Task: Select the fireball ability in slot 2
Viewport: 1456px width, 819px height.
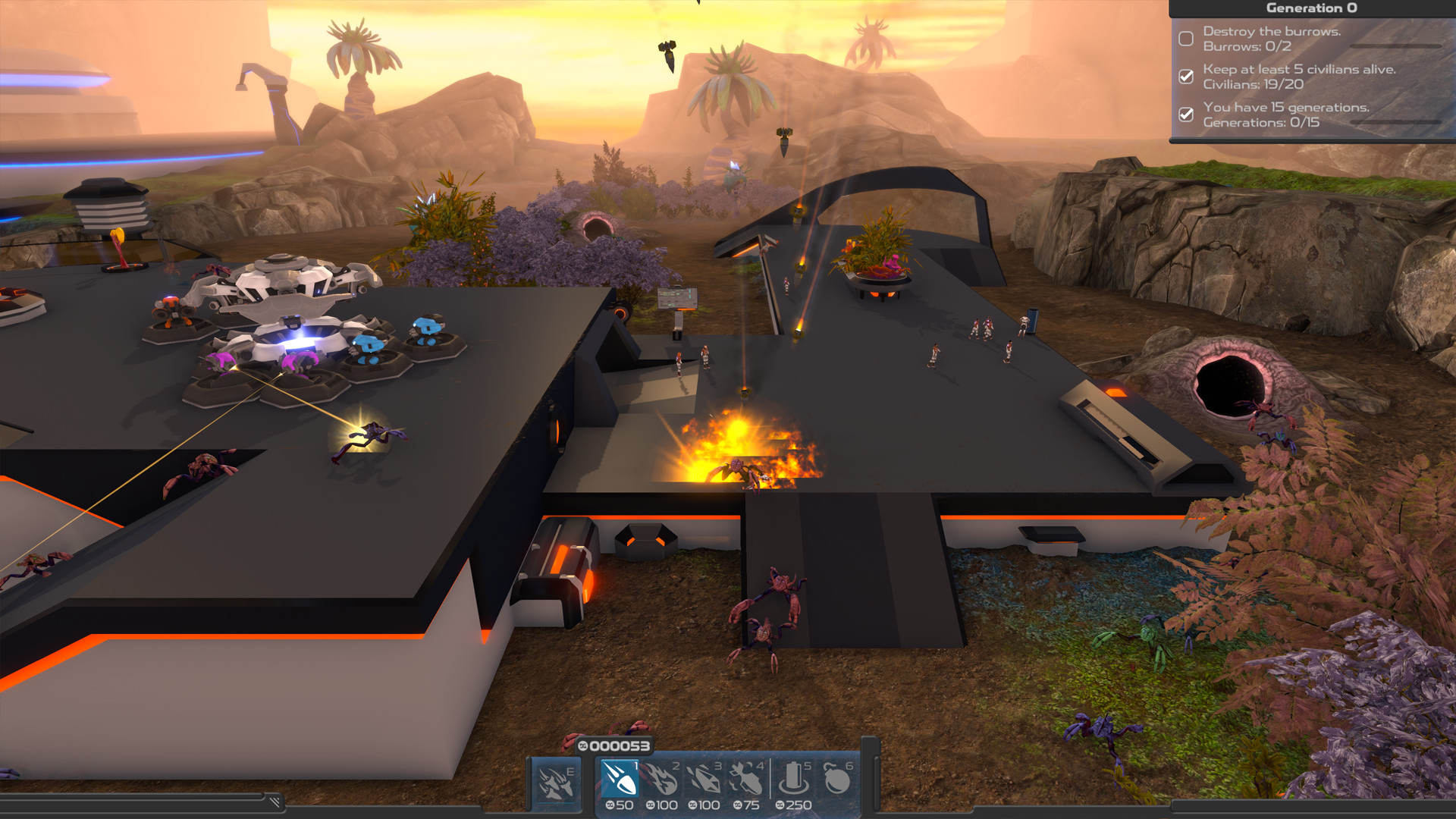Action: point(663,780)
